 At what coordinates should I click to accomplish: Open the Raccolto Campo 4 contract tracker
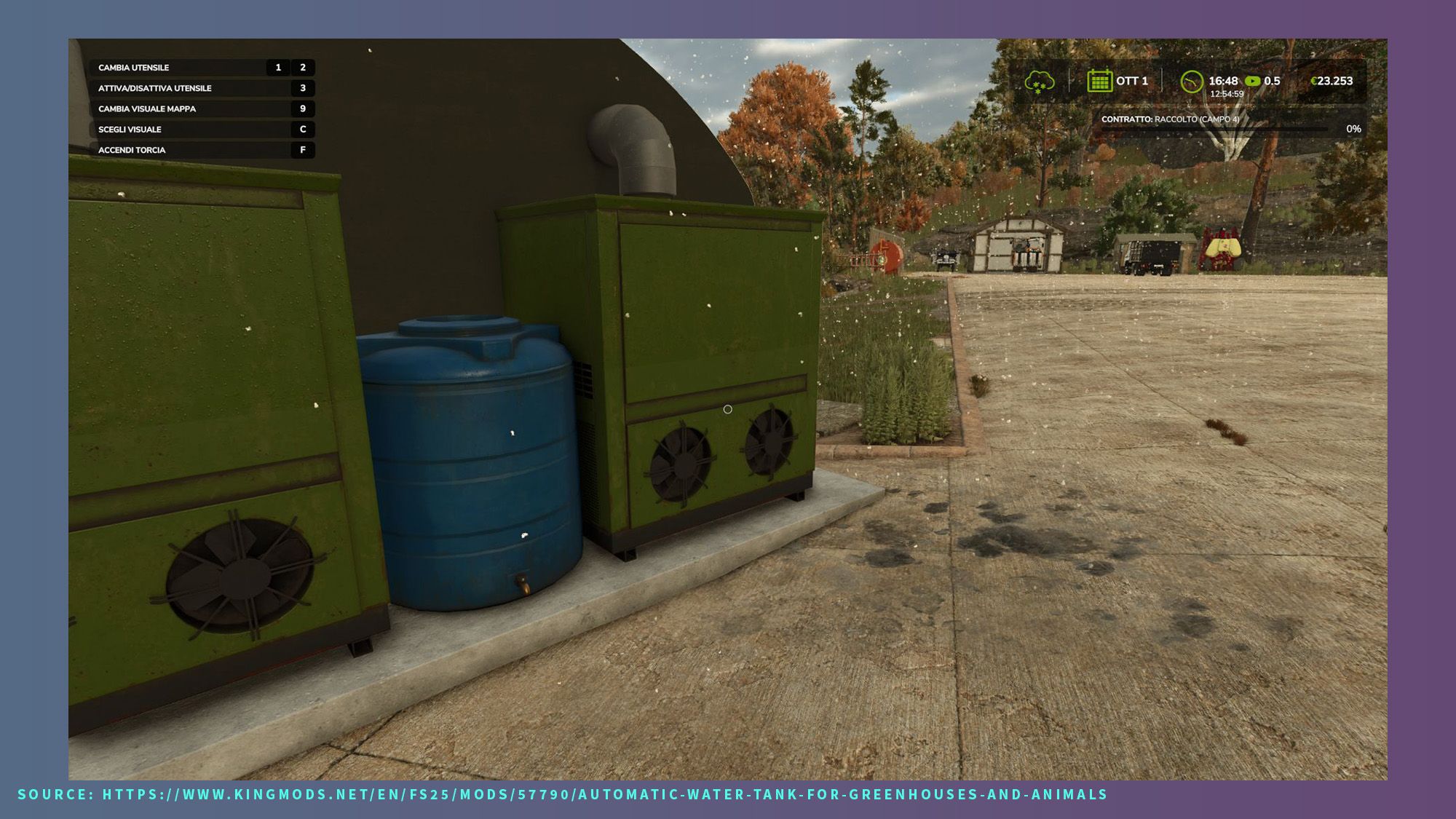1230,124
